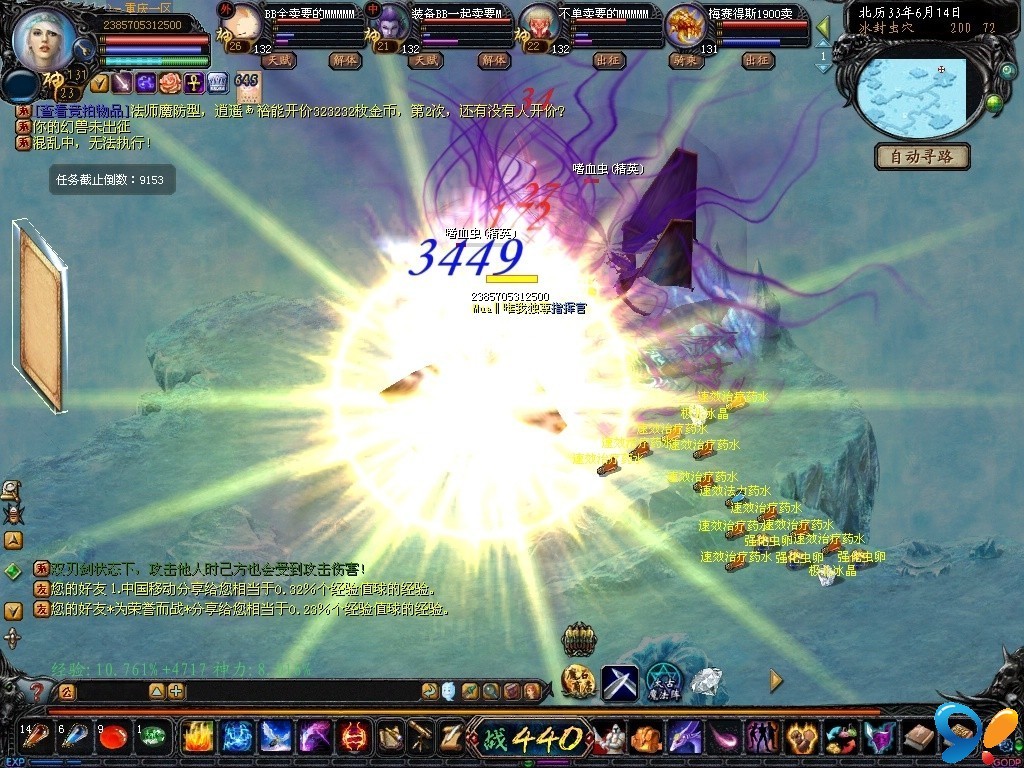Screen dimensions: 1024x768
Task: Open the brown book icon in bottom bar
Action: [x=918, y=738]
